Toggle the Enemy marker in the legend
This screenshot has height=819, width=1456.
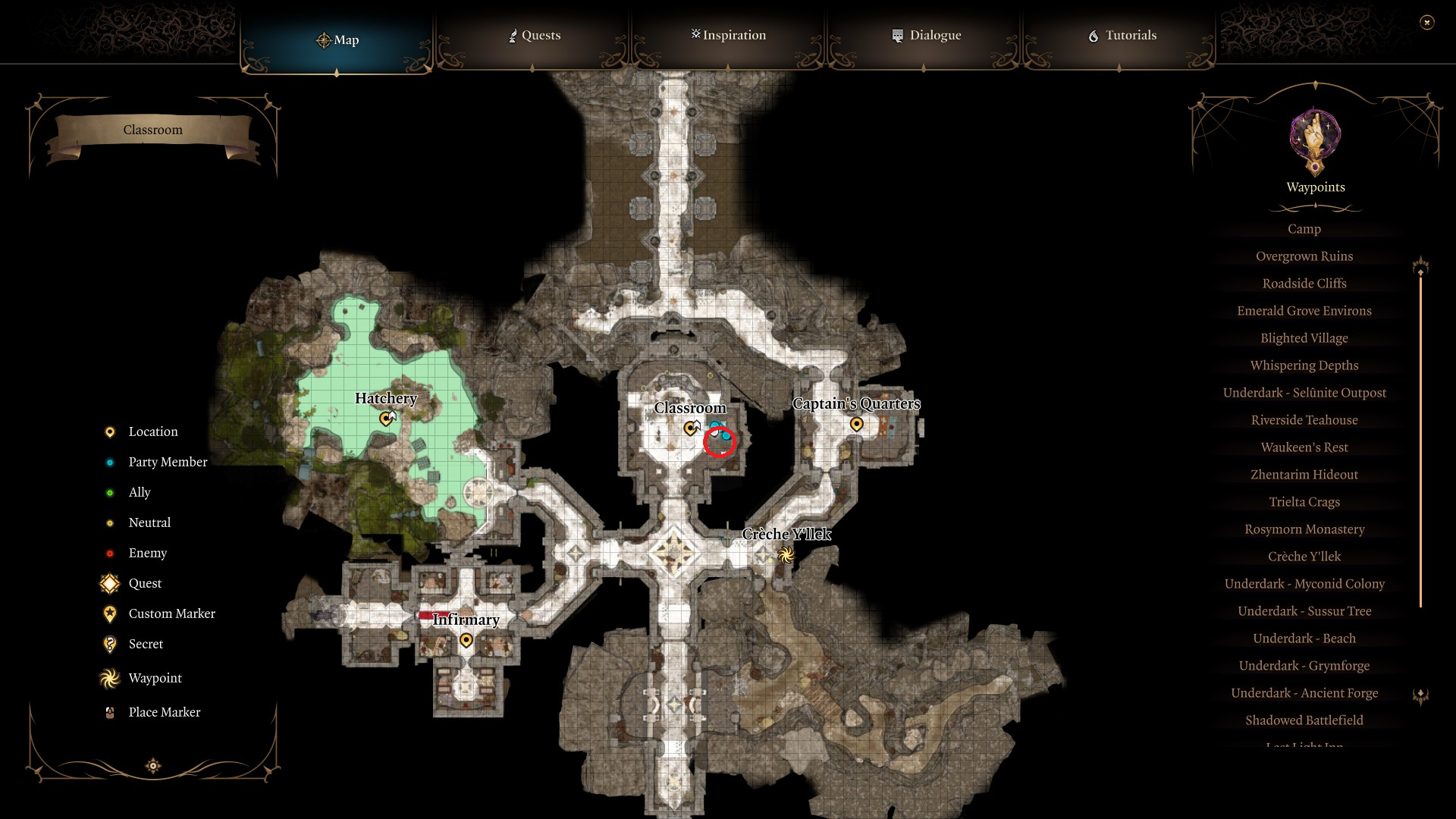point(109,553)
